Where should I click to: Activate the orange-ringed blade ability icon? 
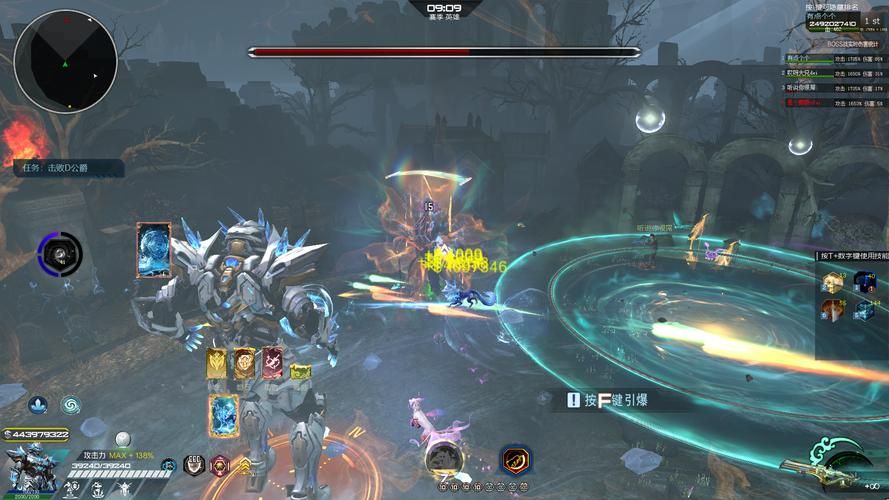coord(516,460)
